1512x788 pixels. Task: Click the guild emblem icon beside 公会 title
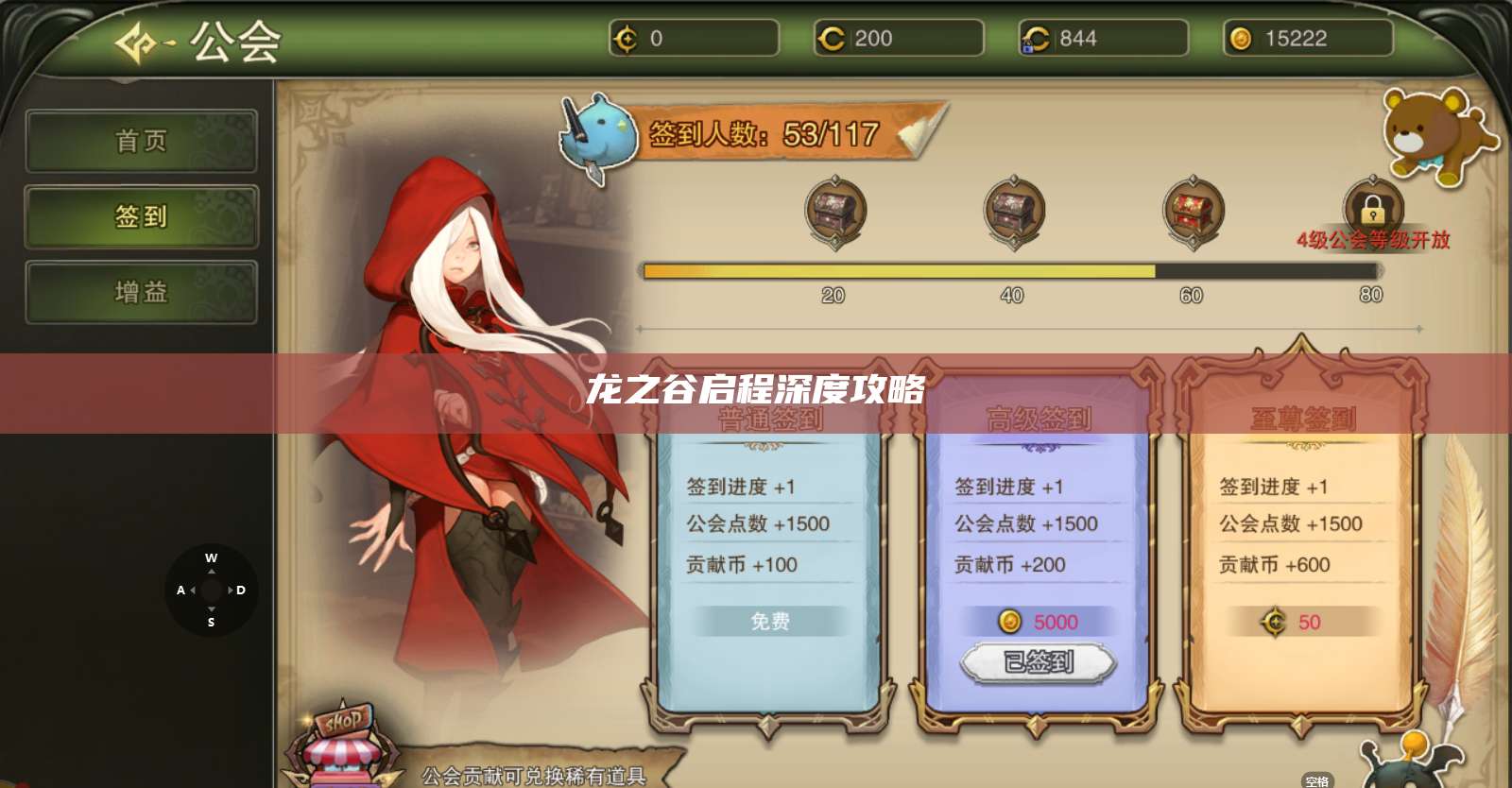138,42
